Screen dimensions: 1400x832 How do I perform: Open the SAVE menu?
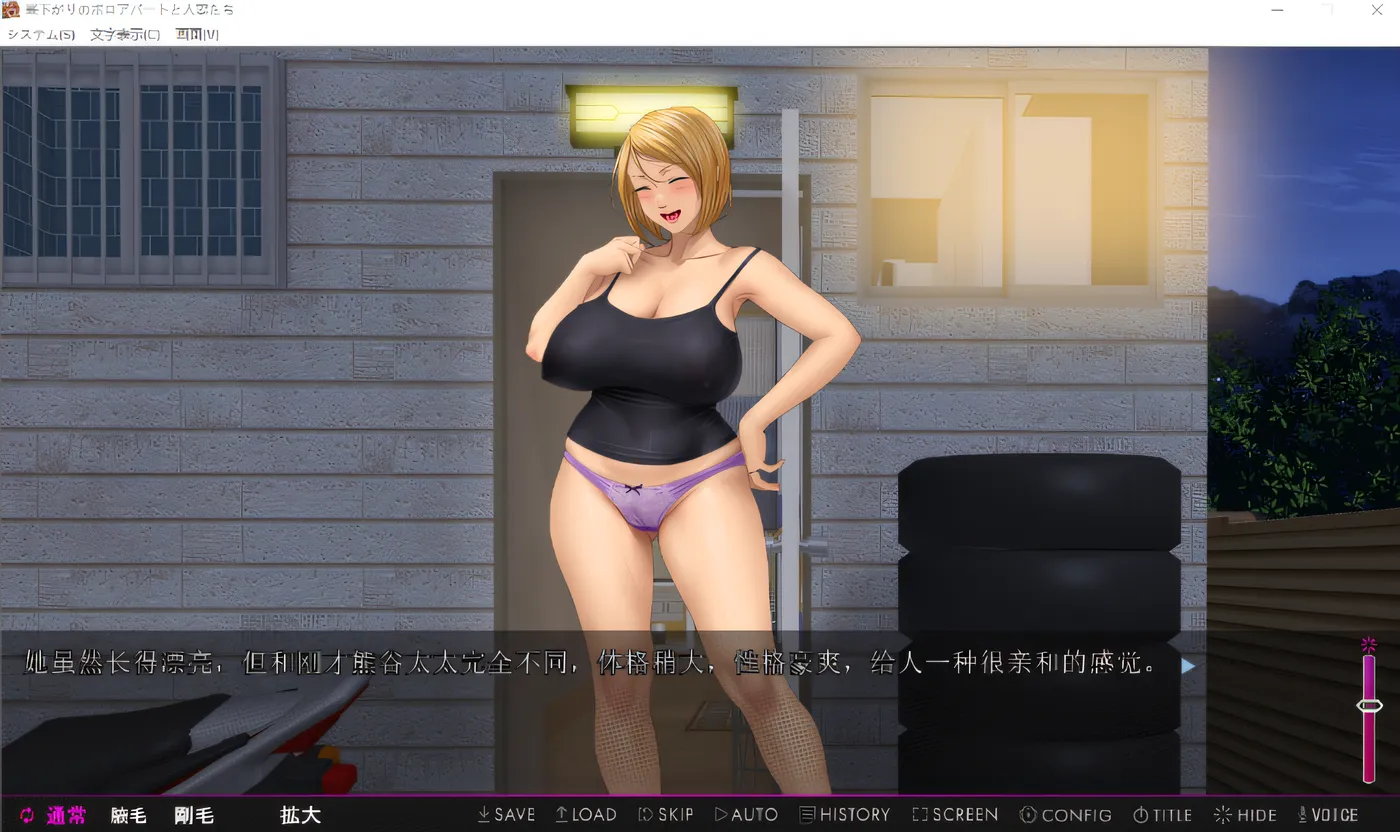[x=506, y=815]
